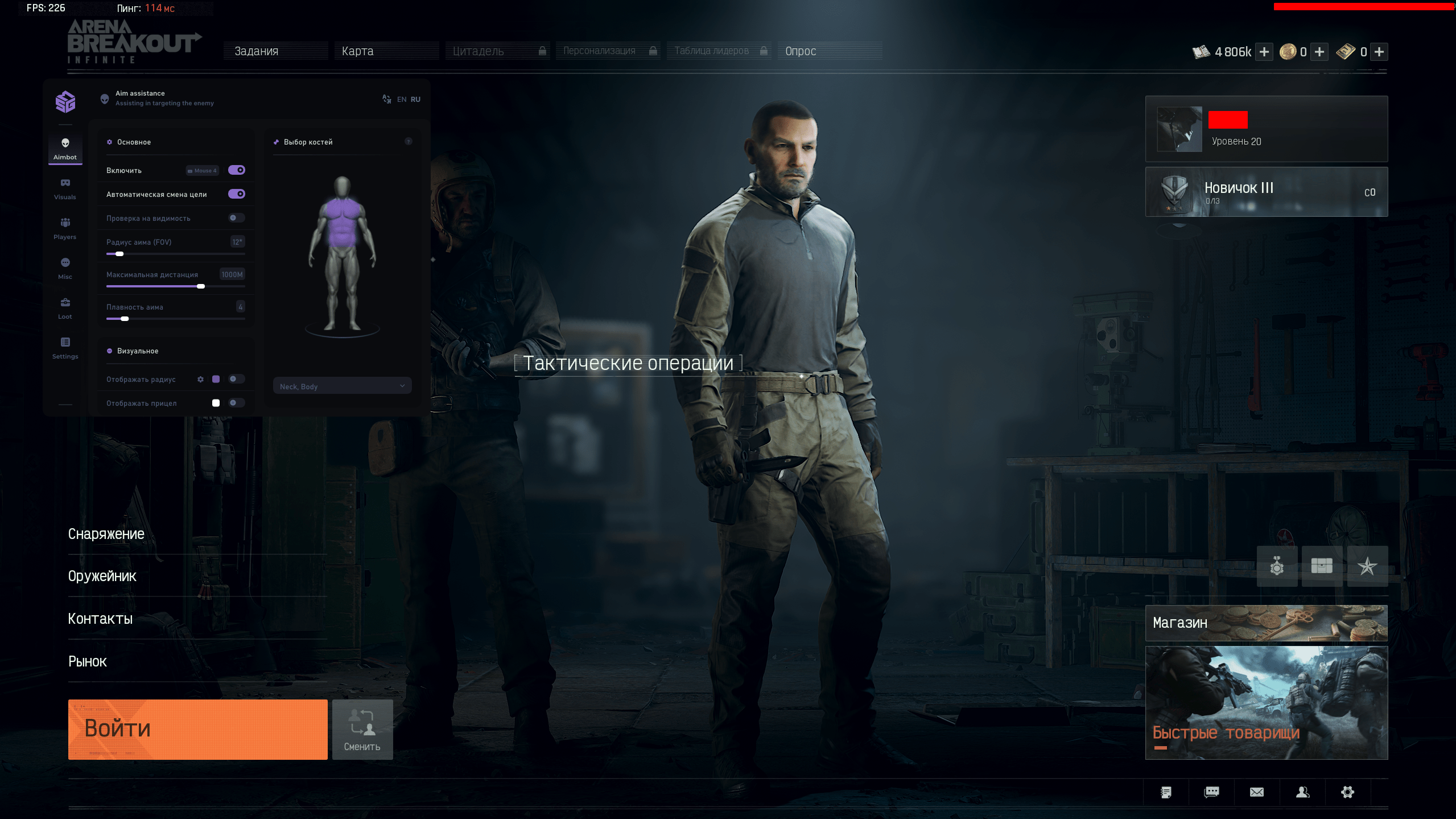Select the Тактические операции mode label
Viewport: 1456px width, 819px height.
[628, 363]
